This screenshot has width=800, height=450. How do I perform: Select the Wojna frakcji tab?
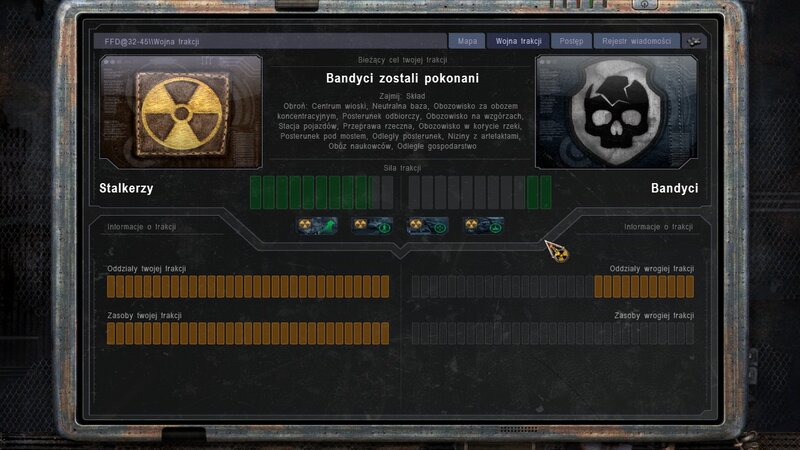click(x=519, y=42)
